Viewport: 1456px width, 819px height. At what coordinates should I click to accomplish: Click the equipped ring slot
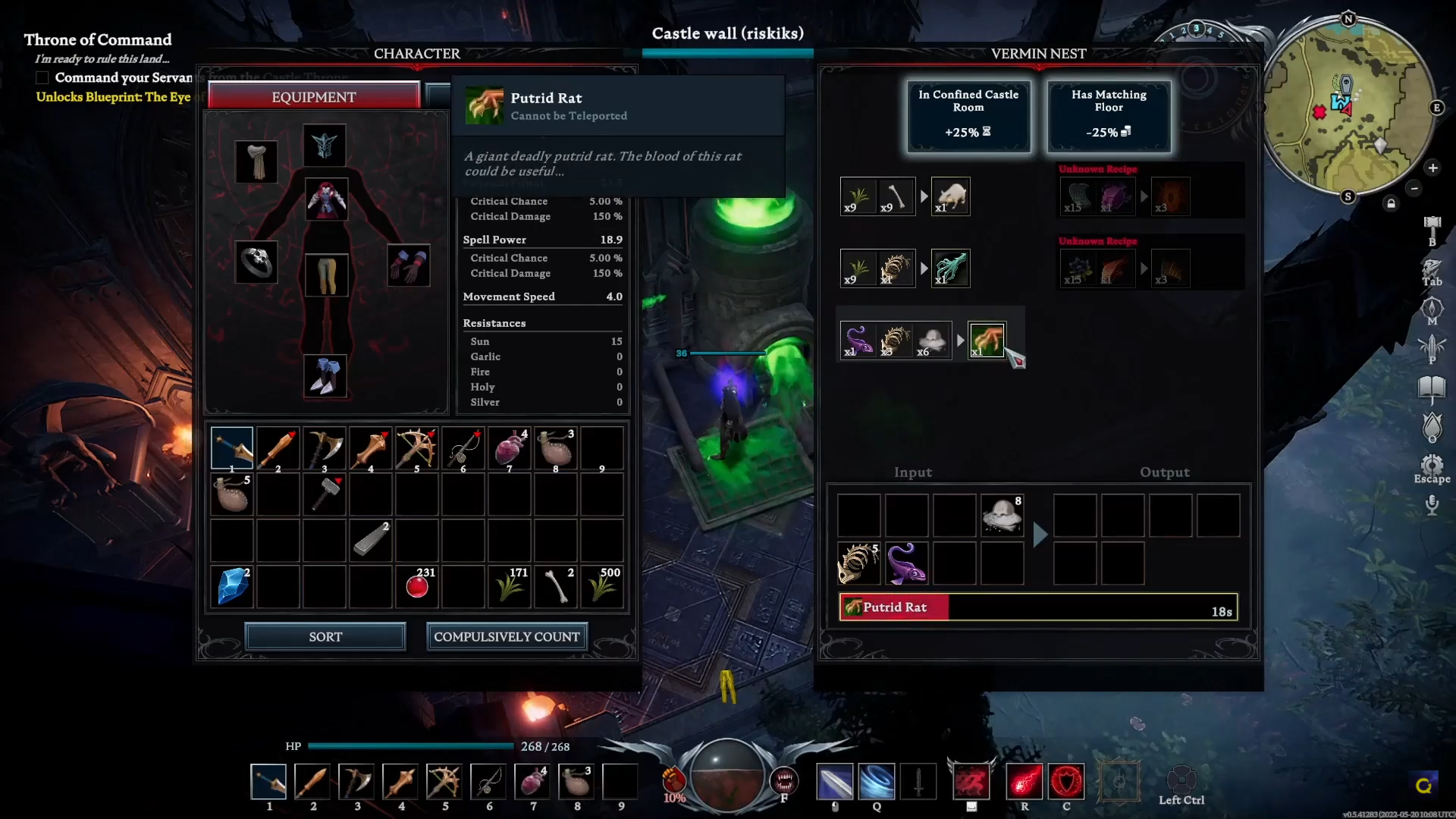point(256,262)
